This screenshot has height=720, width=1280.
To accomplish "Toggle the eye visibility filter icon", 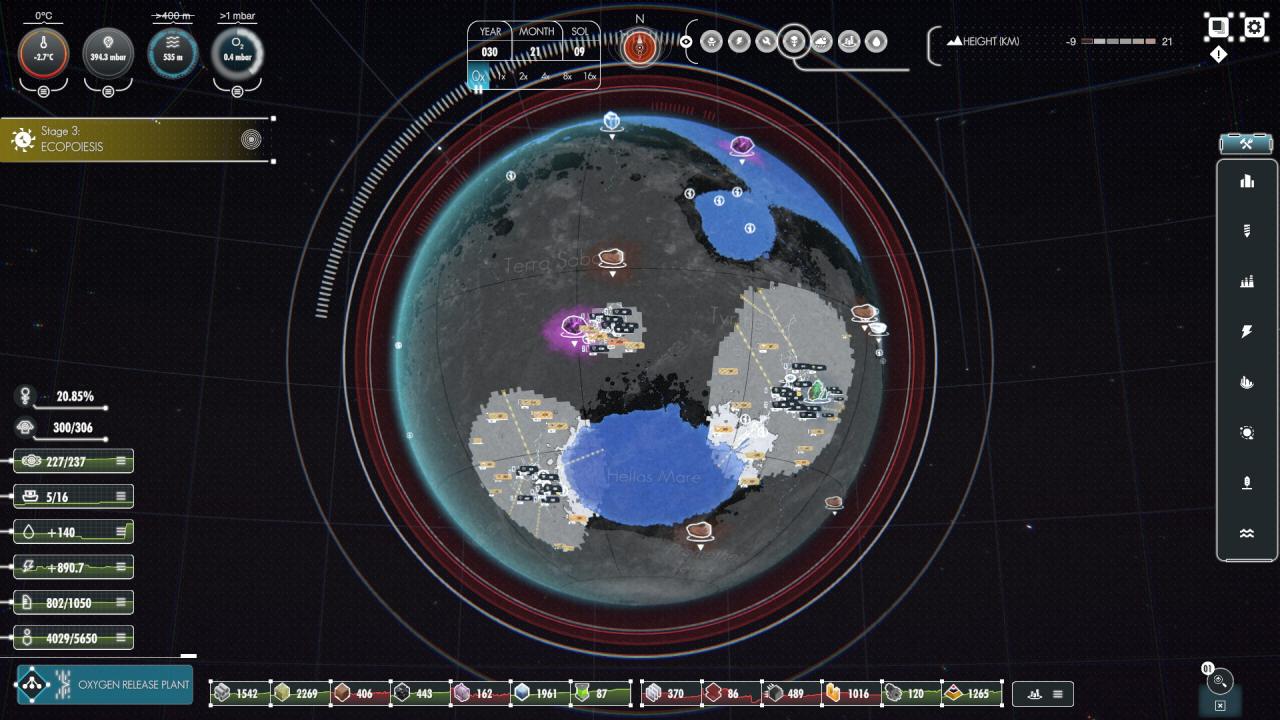I will coord(686,42).
